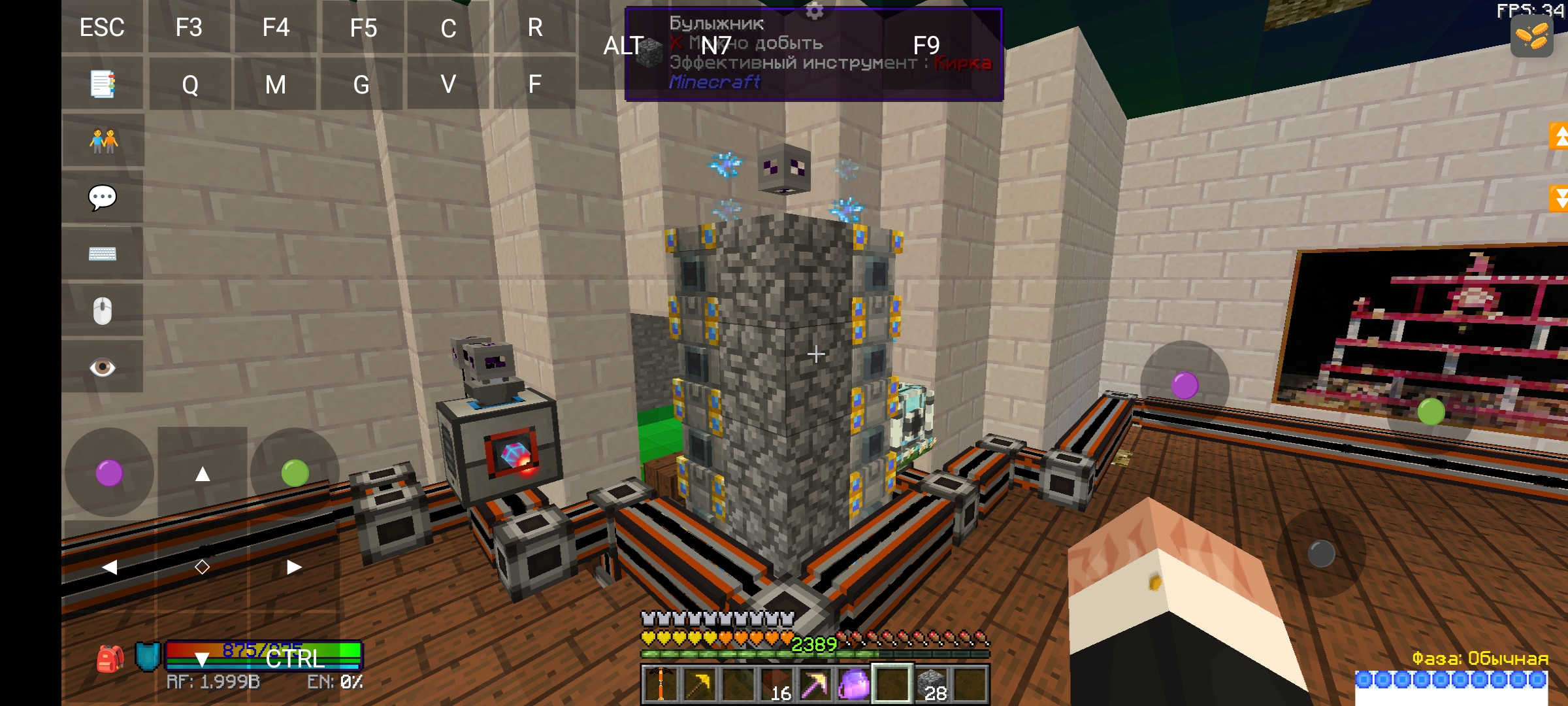
Task: Tap the on-screen Q button
Action: [190, 84]
